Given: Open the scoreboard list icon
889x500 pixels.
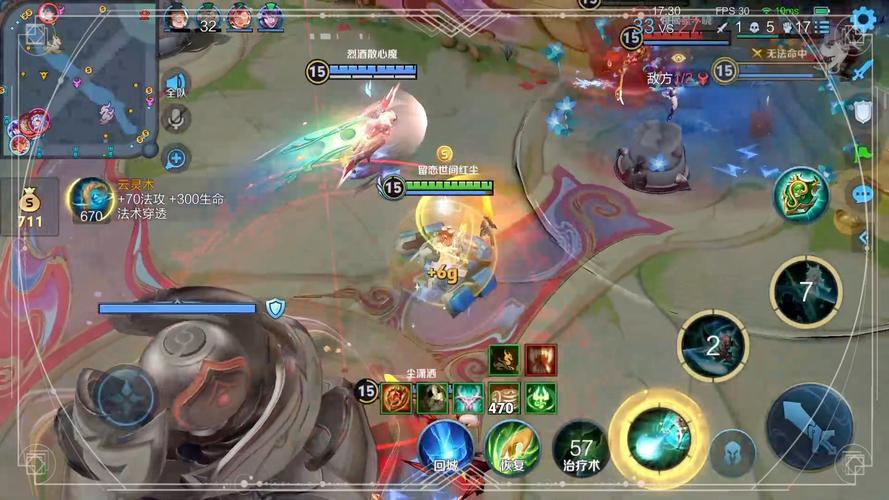Looking at the screenshot, I should point(821,27).
